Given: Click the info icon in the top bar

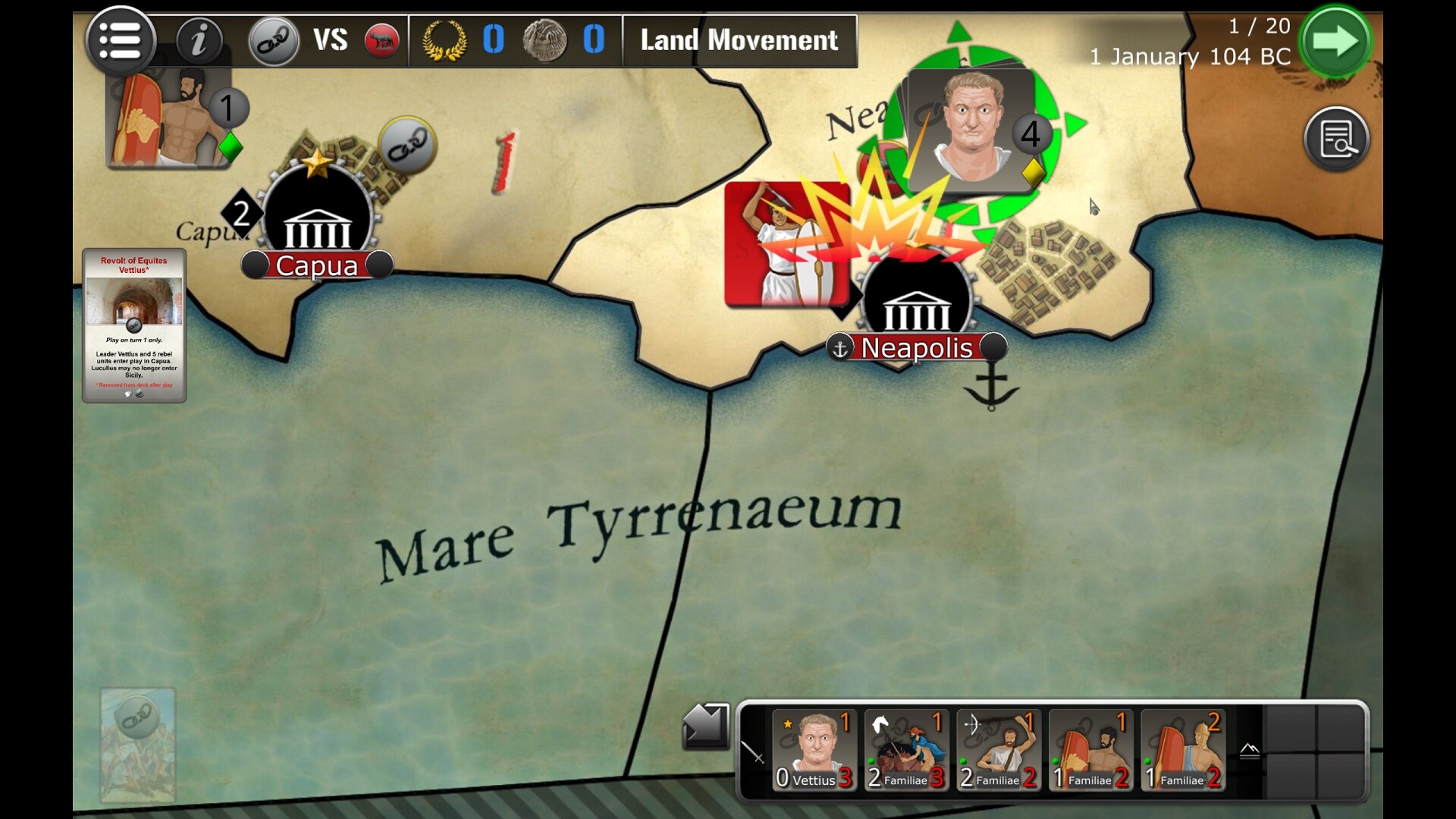Looking at the screenshot, I should coord(200,40).
